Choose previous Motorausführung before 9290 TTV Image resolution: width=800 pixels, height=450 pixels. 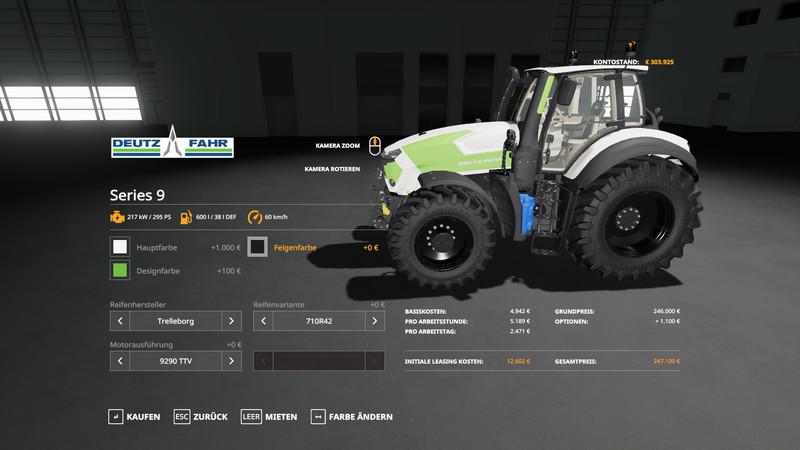121,361
